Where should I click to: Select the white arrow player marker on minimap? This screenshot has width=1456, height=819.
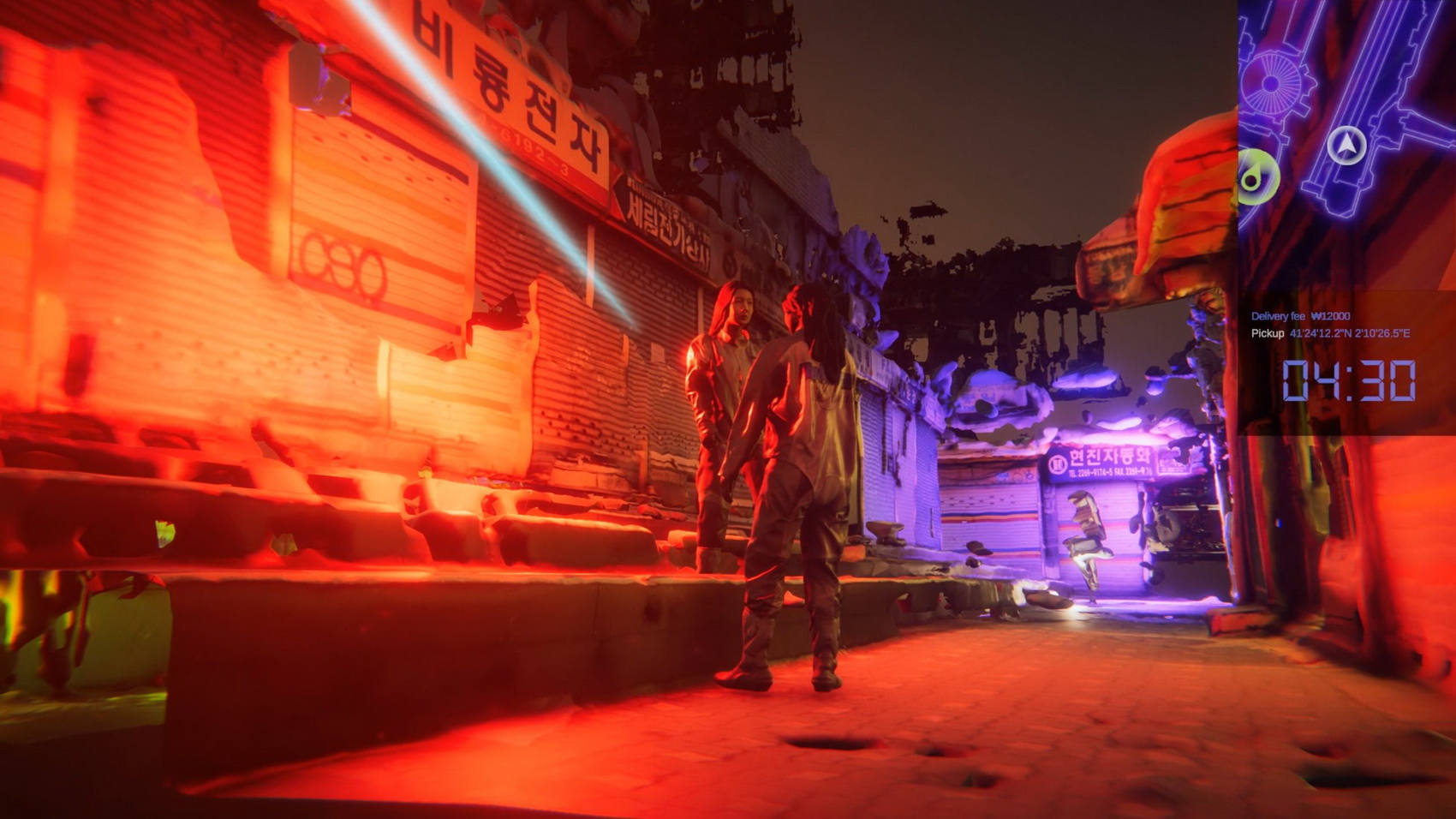pyautogui.click(x=1346, y=144)
